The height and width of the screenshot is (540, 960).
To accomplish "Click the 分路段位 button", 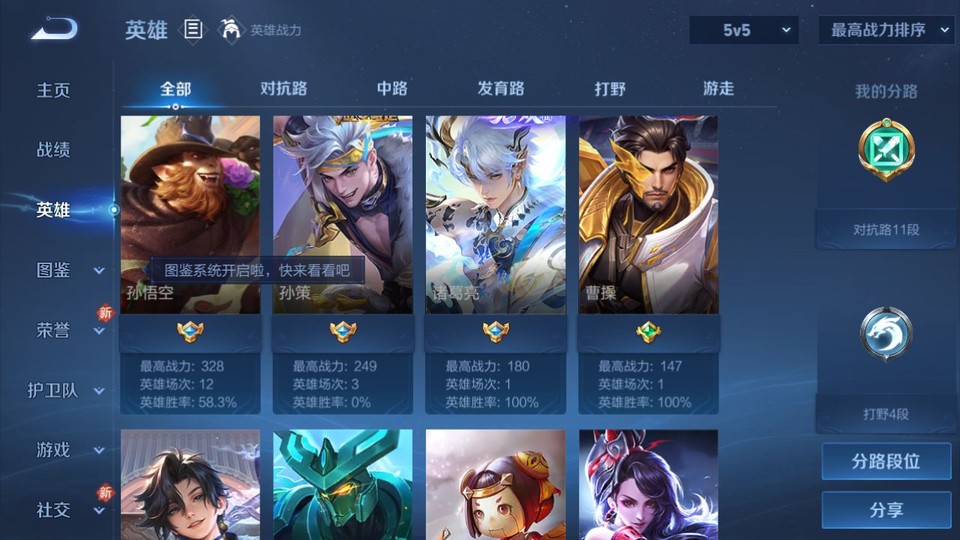I will pyautogui.click(x=886, y=462).
